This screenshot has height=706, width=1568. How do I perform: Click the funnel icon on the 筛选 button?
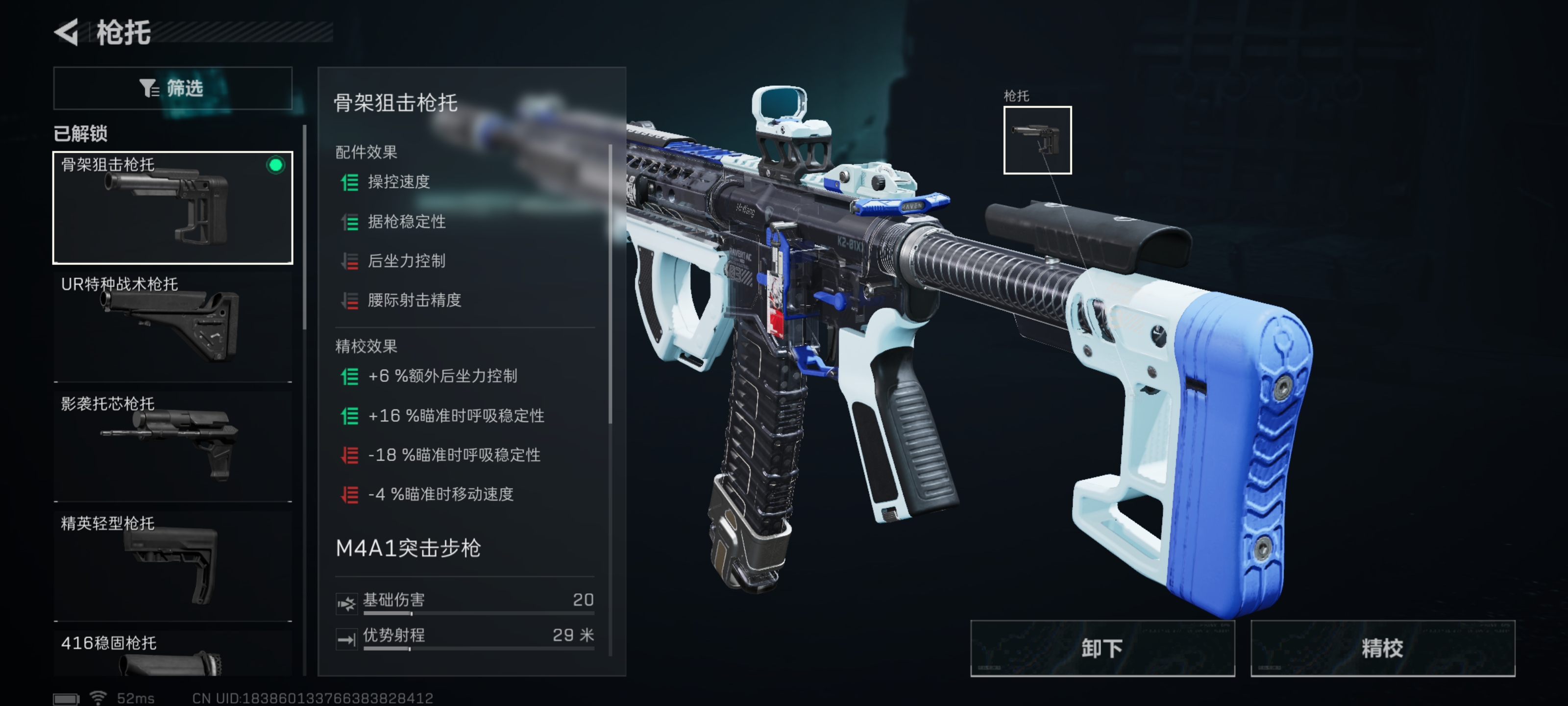(x=148, y=88)
